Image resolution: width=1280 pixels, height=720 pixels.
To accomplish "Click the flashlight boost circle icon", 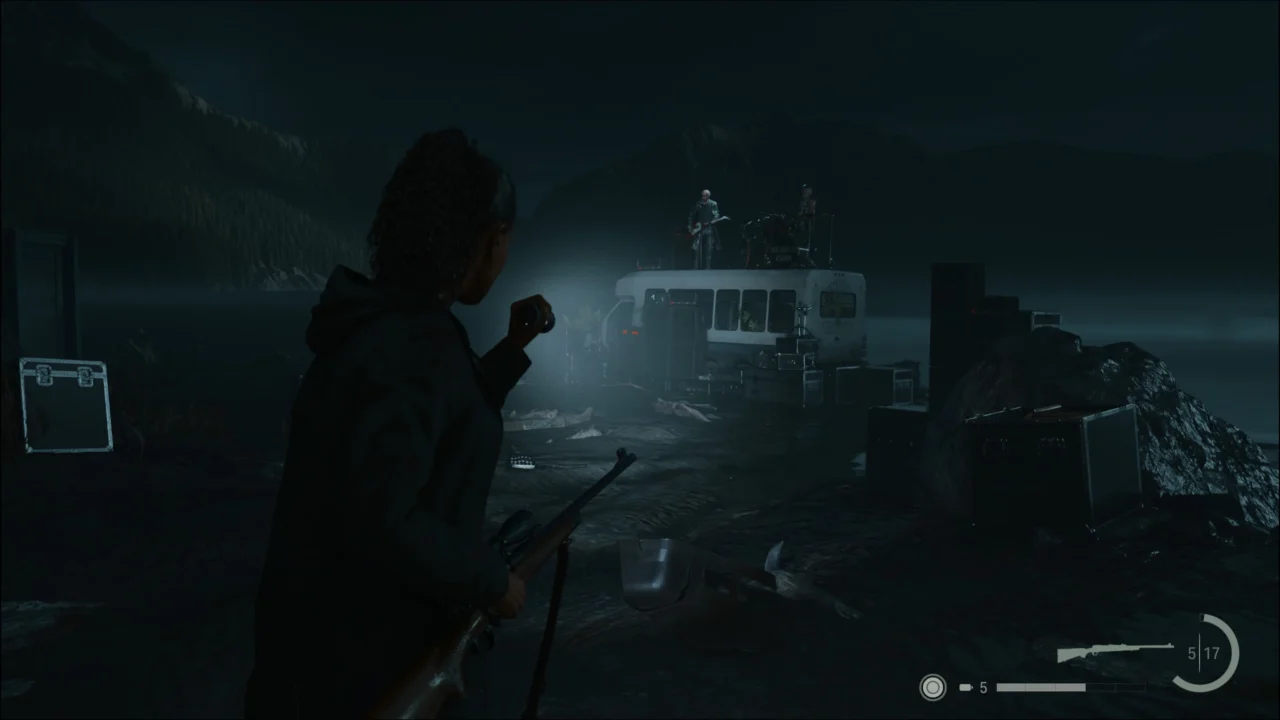I will (x=932, y=688).
